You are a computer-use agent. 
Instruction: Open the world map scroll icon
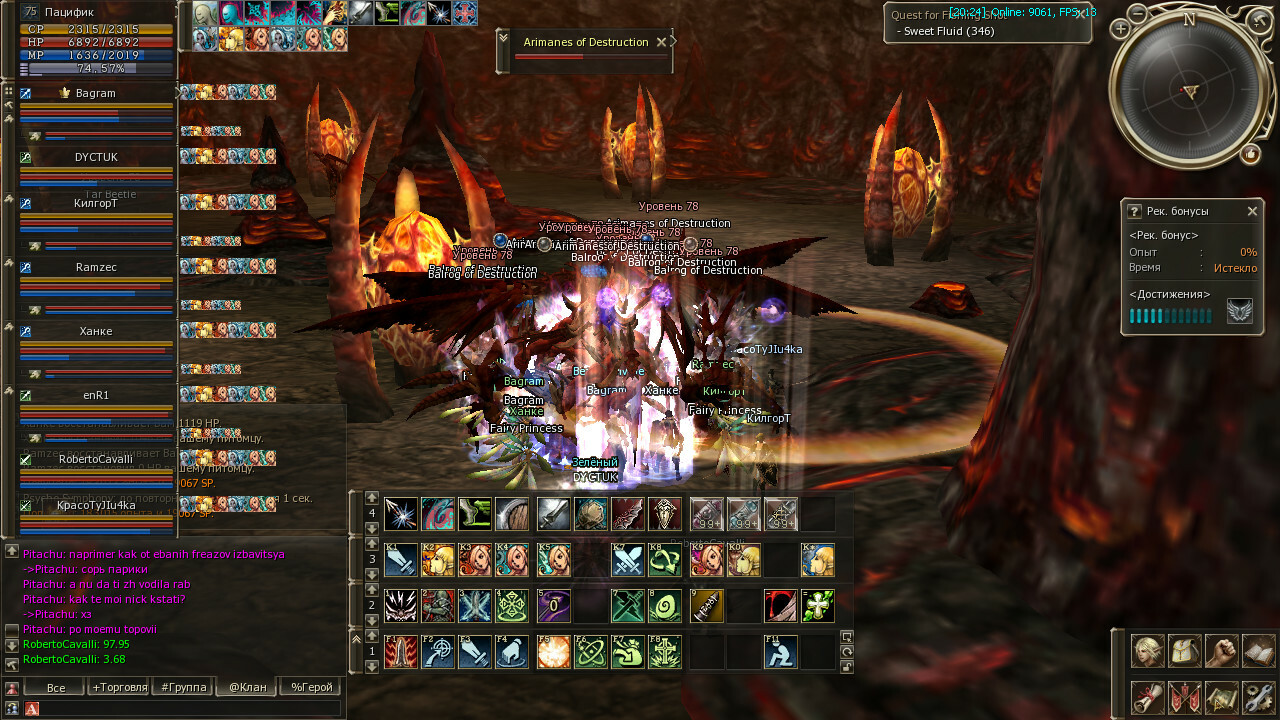(1222, 696)
